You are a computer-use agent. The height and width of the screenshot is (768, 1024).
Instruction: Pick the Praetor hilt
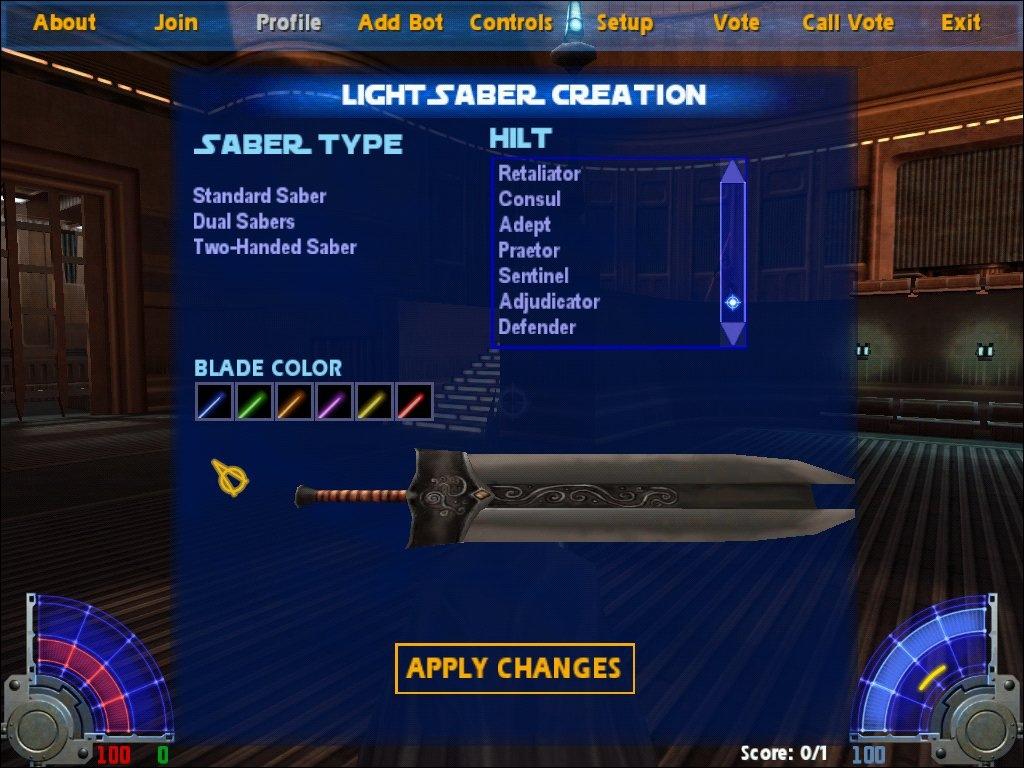529,250
